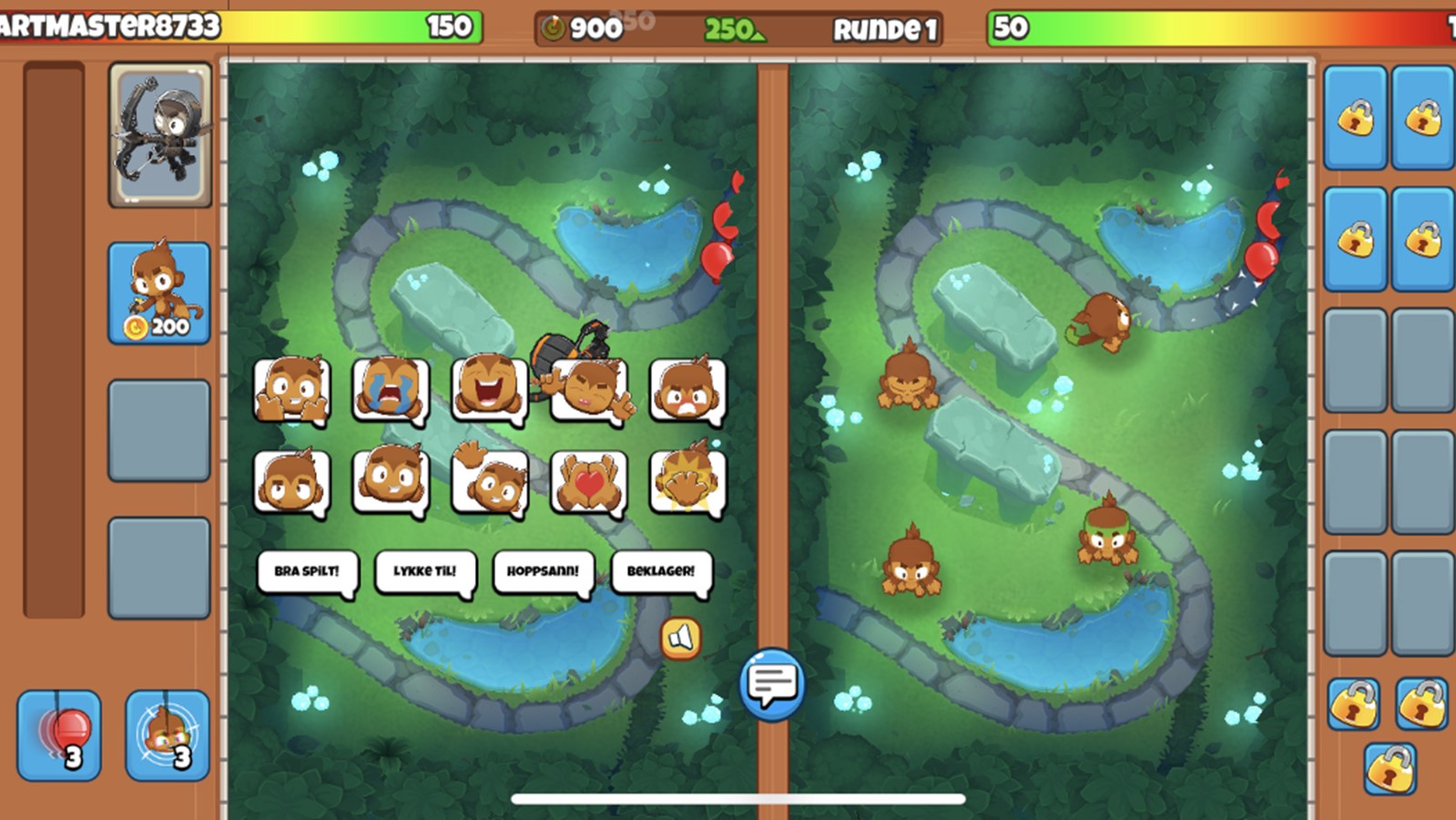
Task: Send the 'HOPPSANN!' quick chat message
Action: coord(543,569)
